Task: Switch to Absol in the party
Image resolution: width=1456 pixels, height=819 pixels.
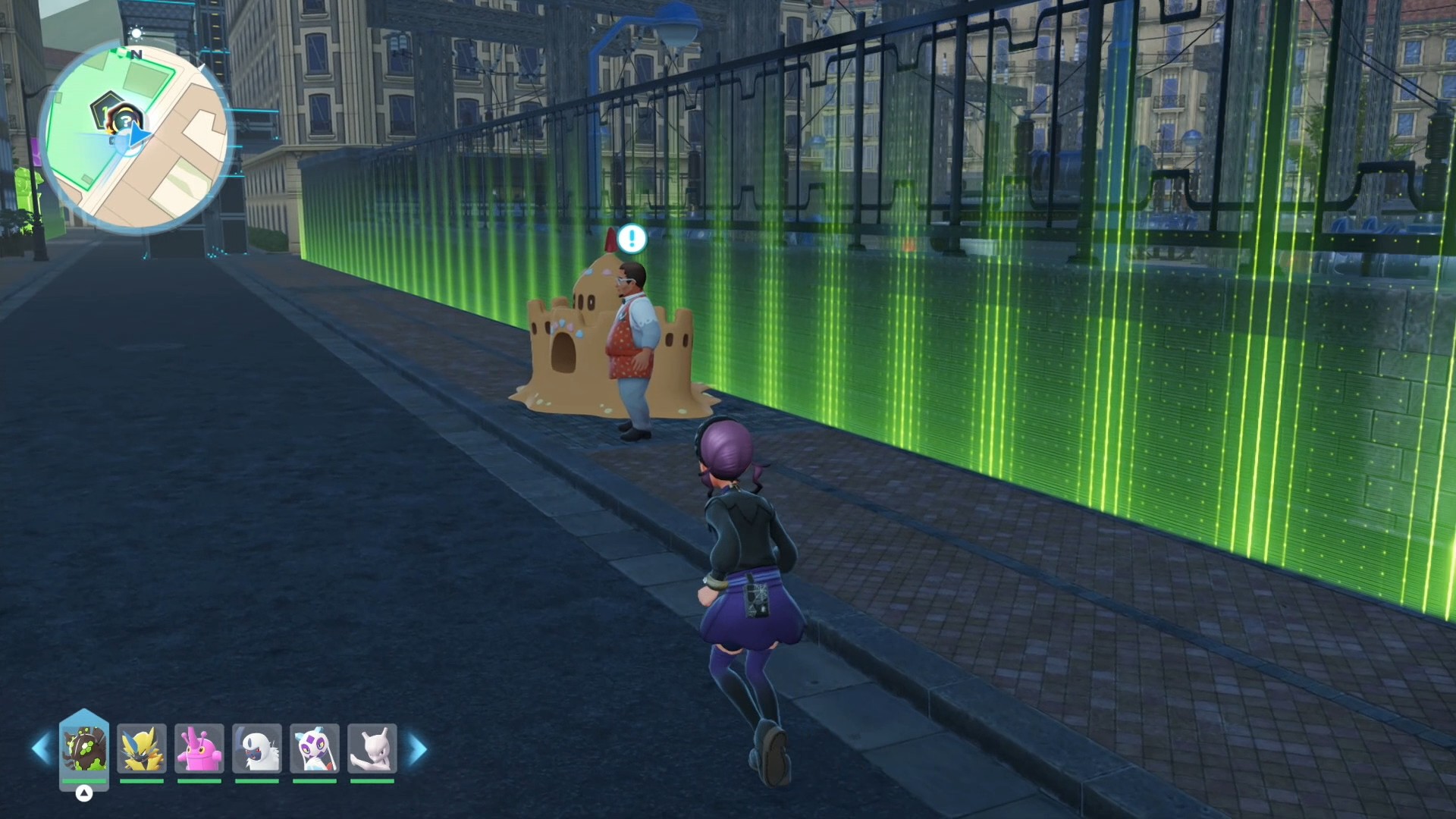Action: (x=257, y=748)
